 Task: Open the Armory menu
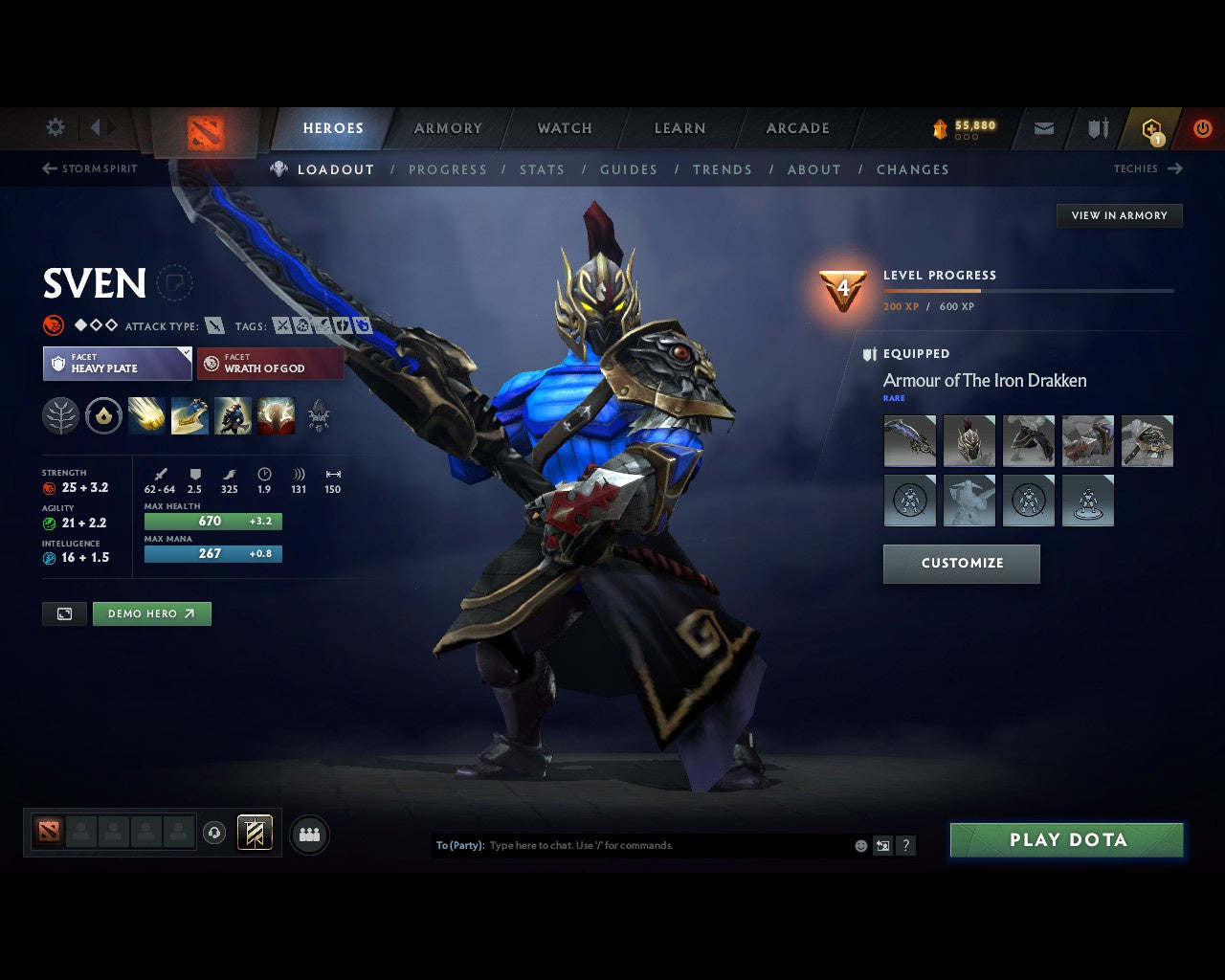448,127
